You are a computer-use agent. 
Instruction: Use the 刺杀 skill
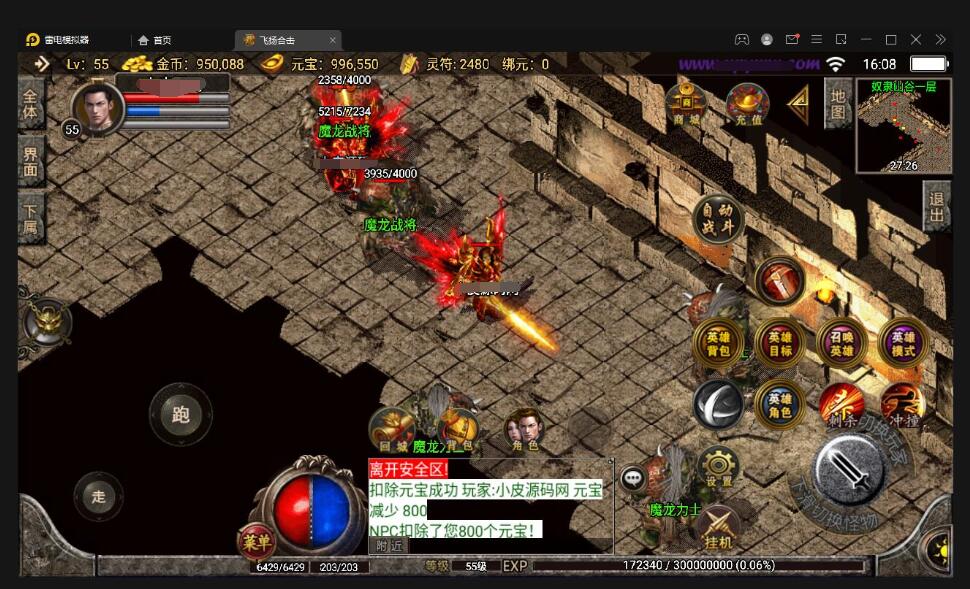(841, 404)
